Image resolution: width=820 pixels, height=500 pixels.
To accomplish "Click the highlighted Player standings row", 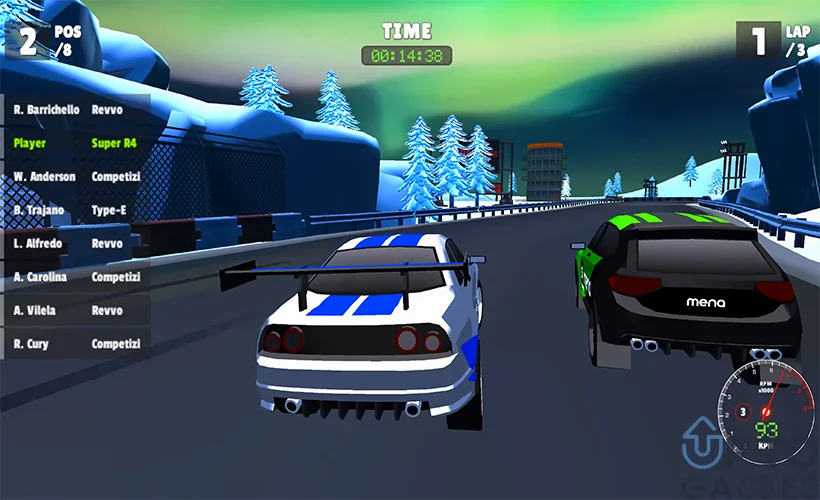I will point(75,143).
